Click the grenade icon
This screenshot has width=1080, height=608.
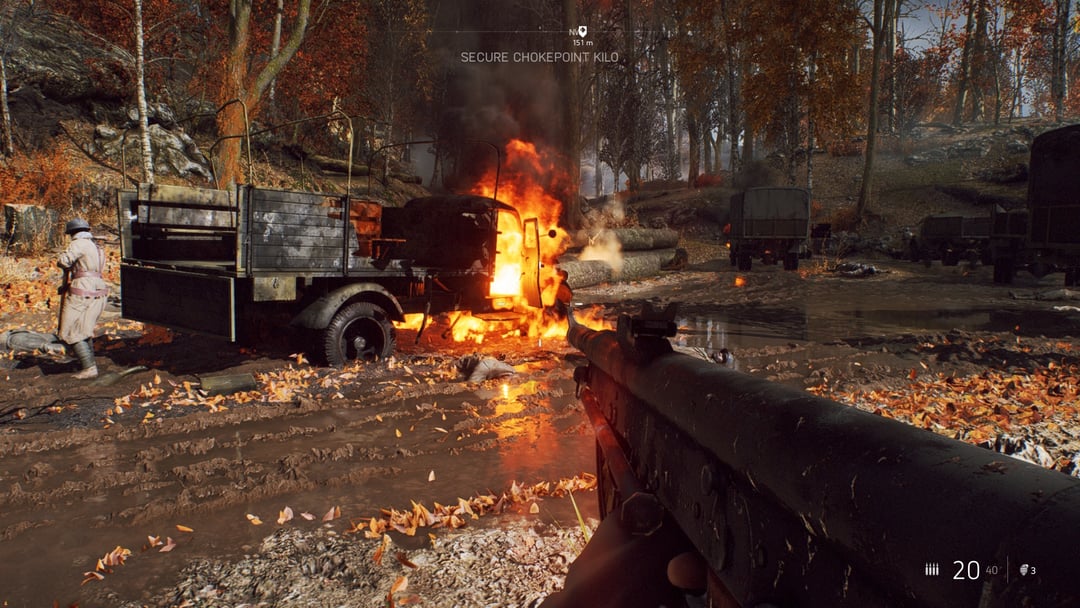[x=1023, y=570]
